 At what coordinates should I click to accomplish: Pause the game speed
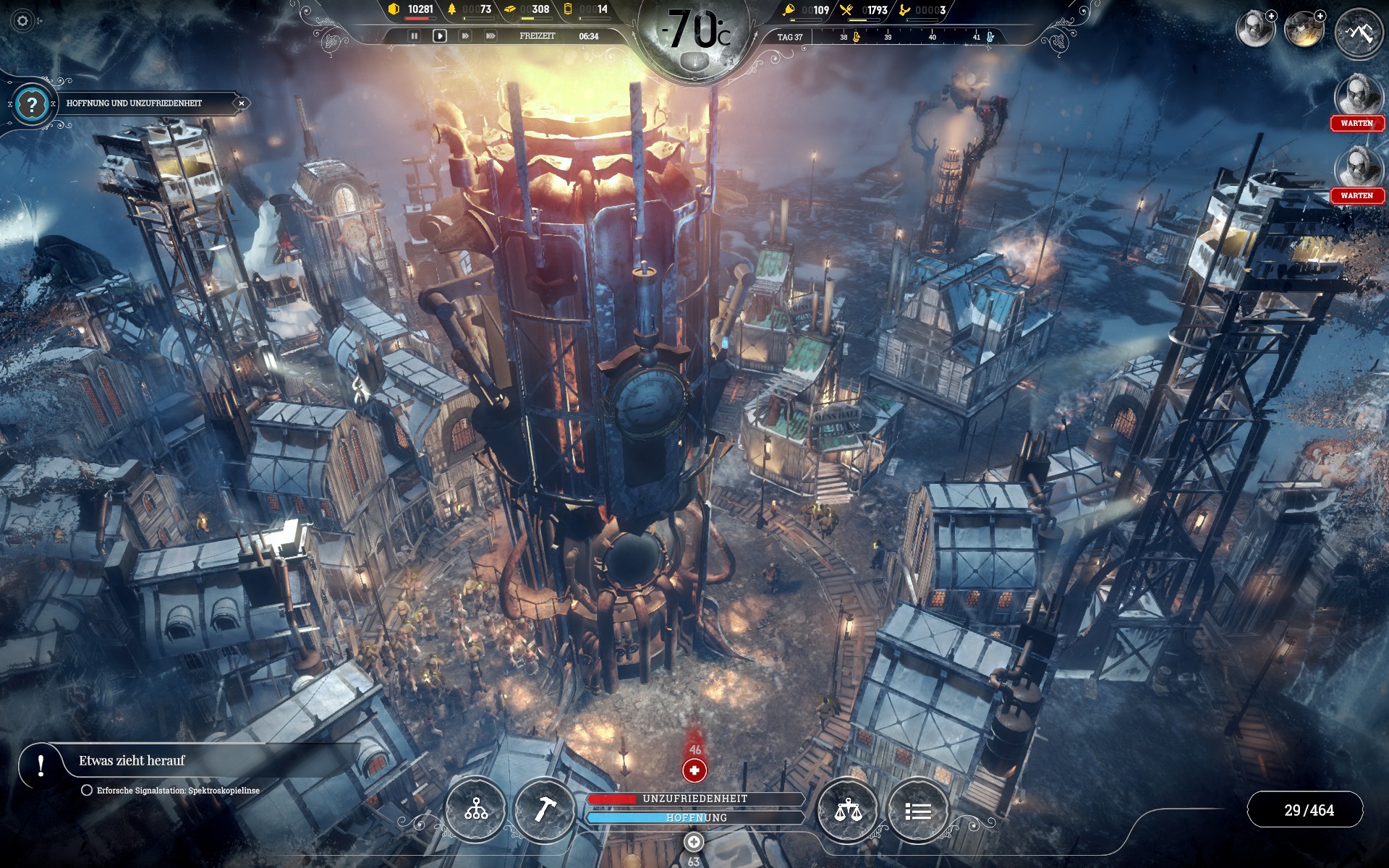coord(414,36)
